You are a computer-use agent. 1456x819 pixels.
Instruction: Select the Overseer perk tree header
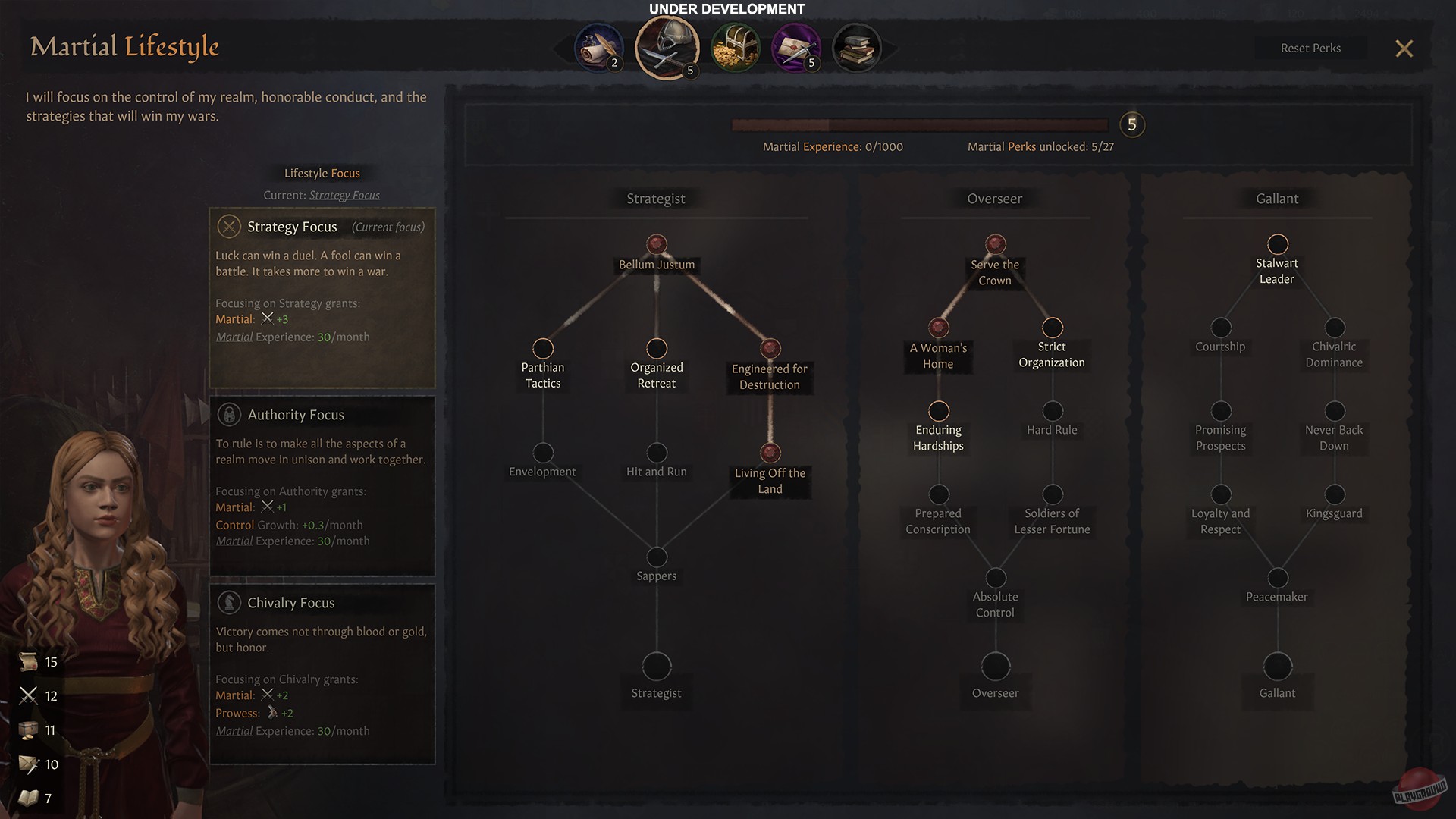994,199
